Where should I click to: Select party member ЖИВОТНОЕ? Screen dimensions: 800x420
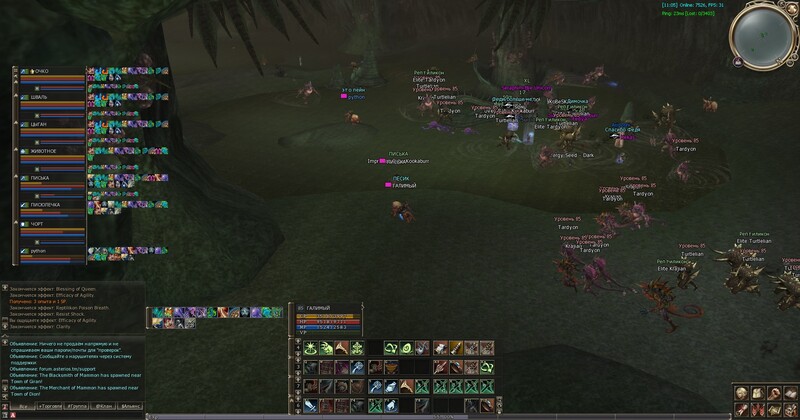click(x=45, y=151)
